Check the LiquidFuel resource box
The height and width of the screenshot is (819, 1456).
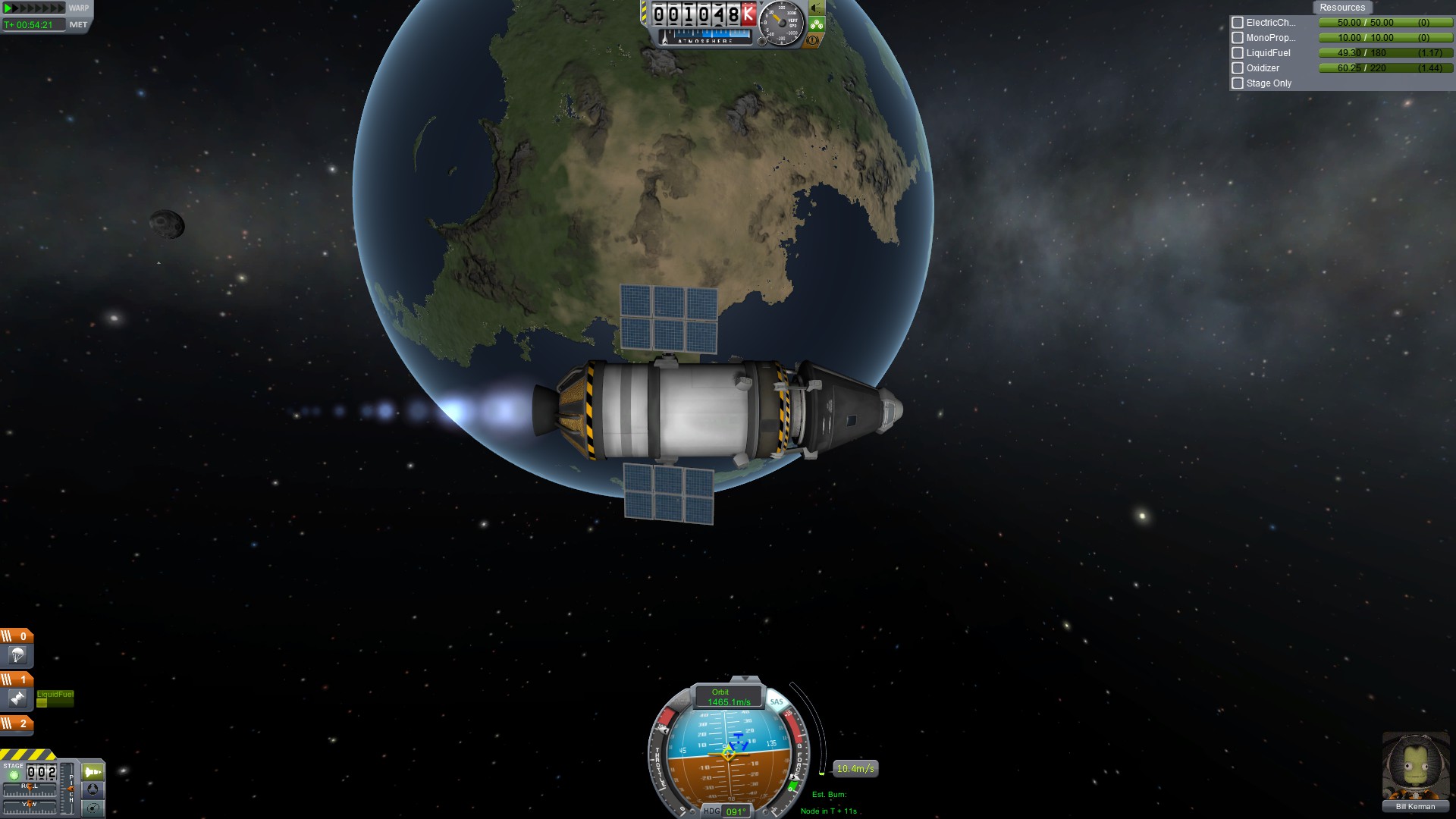pyautogui.click(x=1238, y=53)
